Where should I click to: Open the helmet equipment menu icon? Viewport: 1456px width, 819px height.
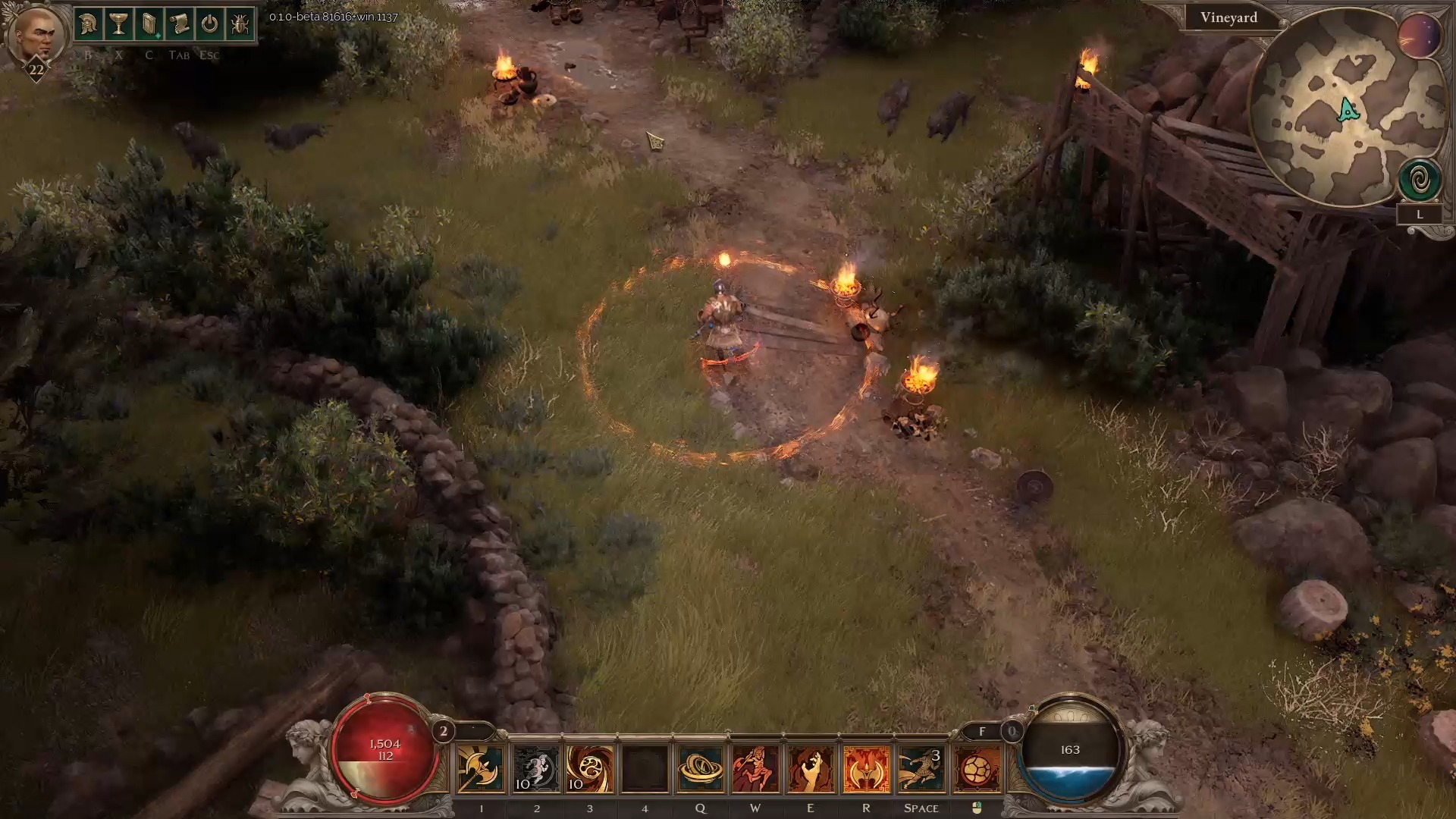(88, 25)
